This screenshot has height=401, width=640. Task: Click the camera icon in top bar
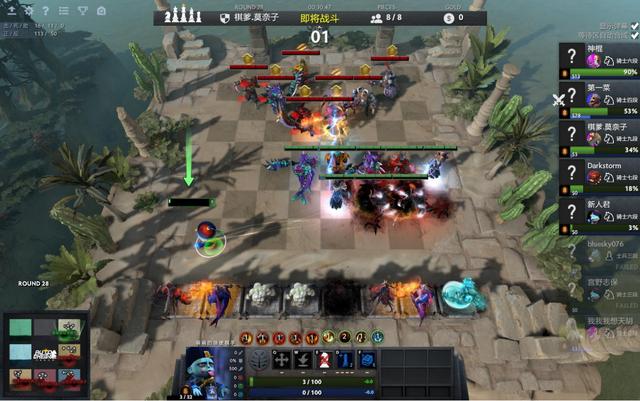101,10
